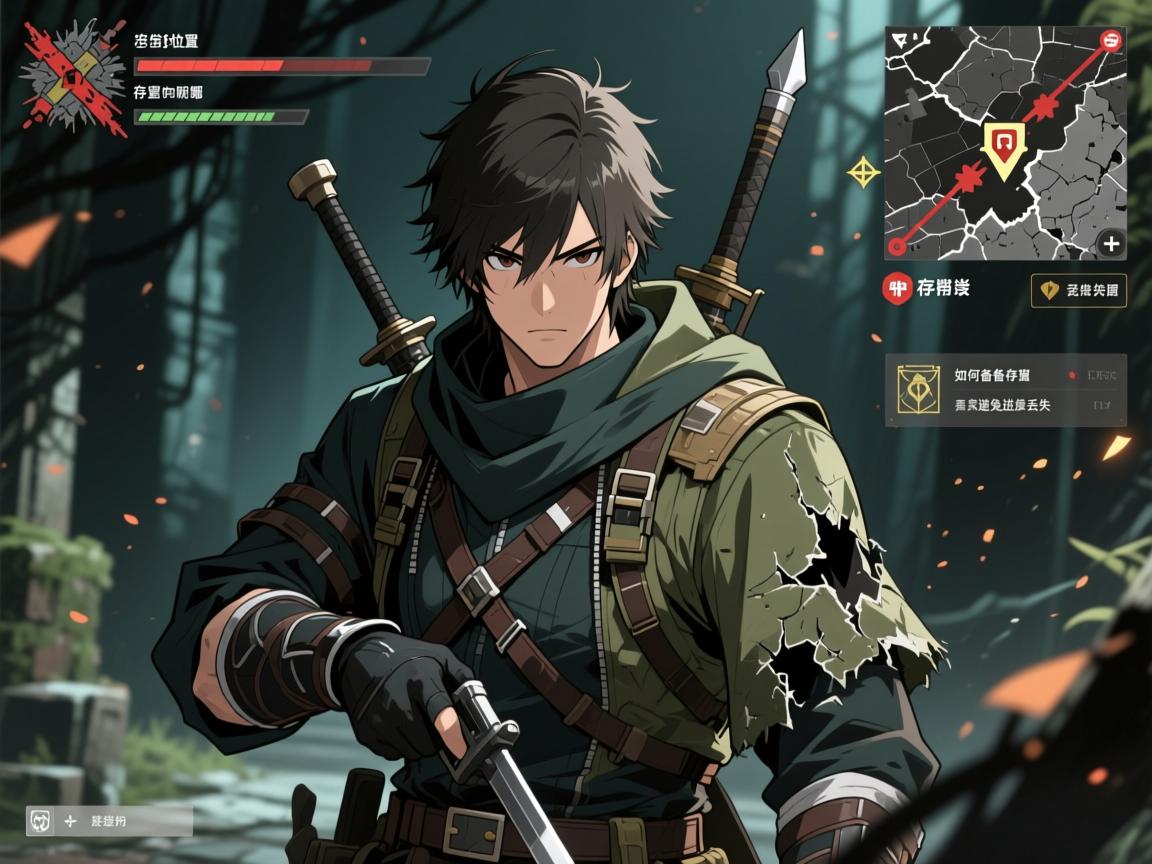Open the gold-bordered button with shield emblem
The height and width of the screenshot is (864, 1152).
coord(1078,290)
